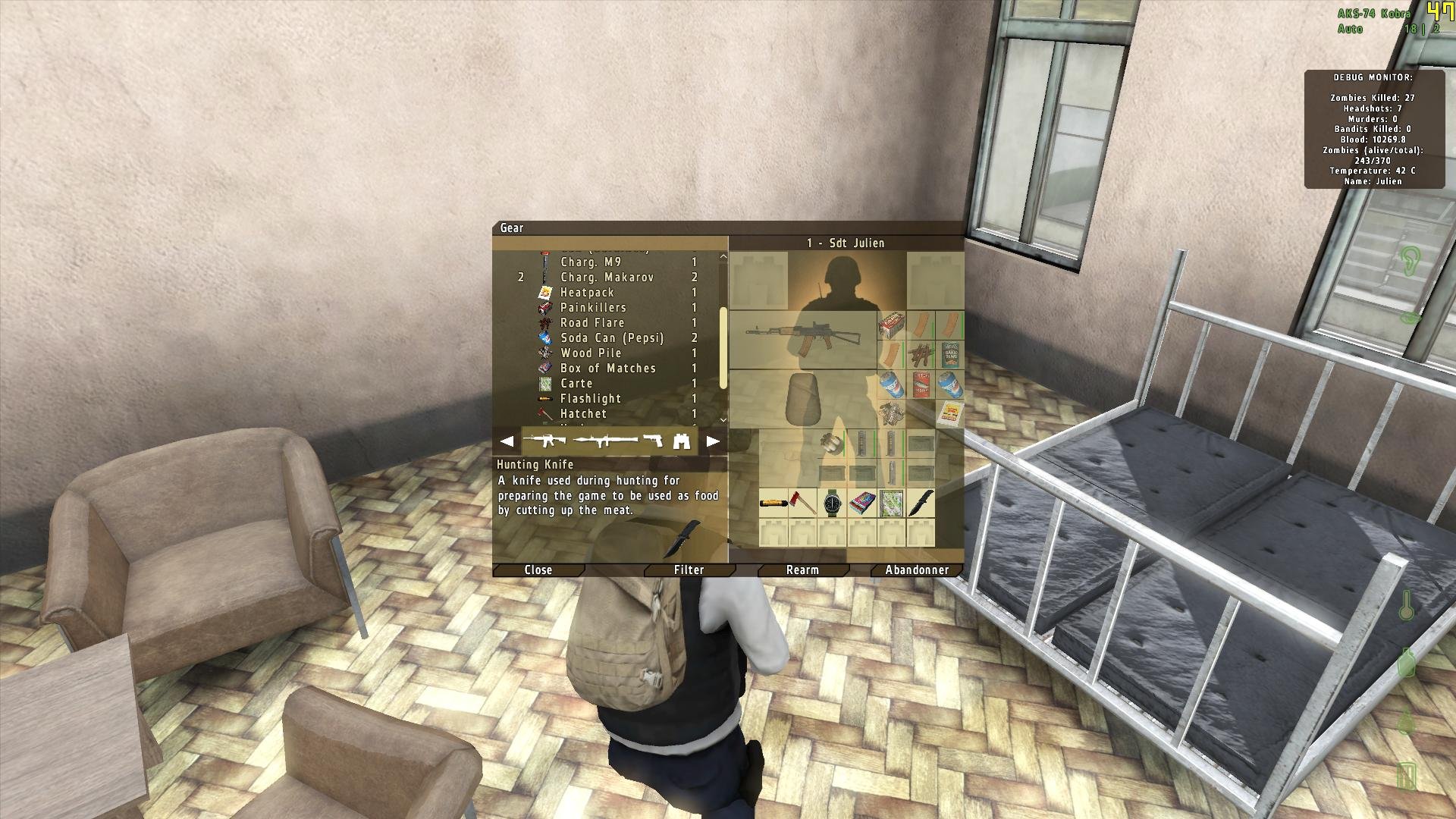Select the box of matches icon
Image resolution: width=1456 pixels, height=819 pixels.
(863, 503)
